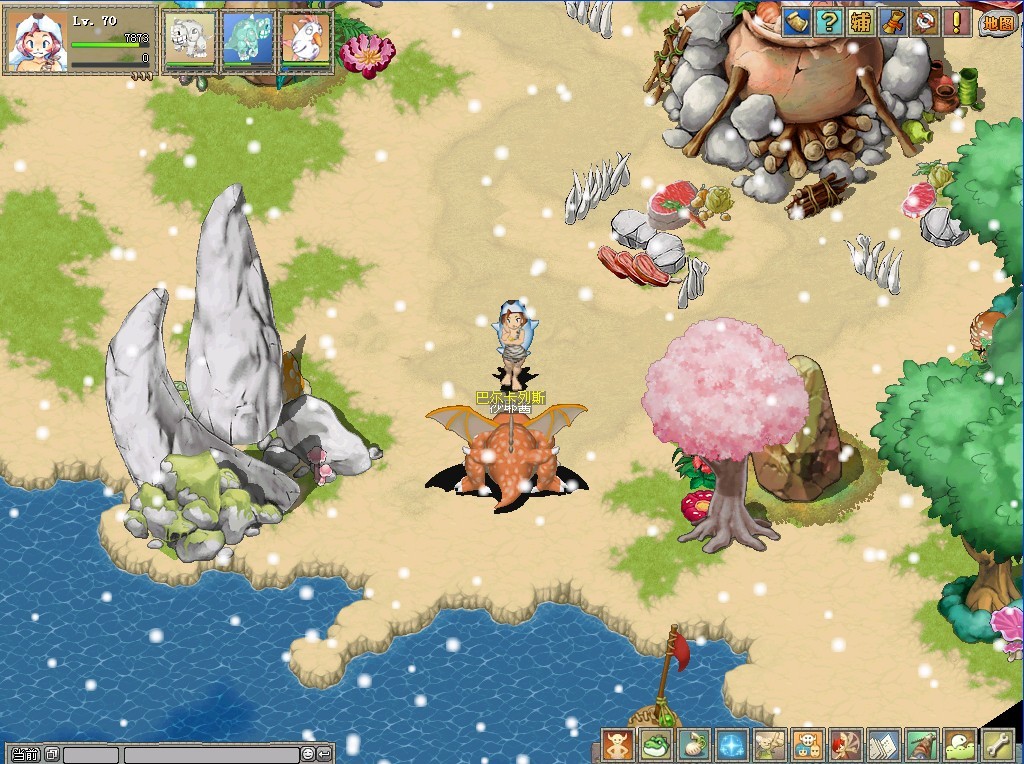
Task: Open the 地图 map button
Action: (996, 23)
